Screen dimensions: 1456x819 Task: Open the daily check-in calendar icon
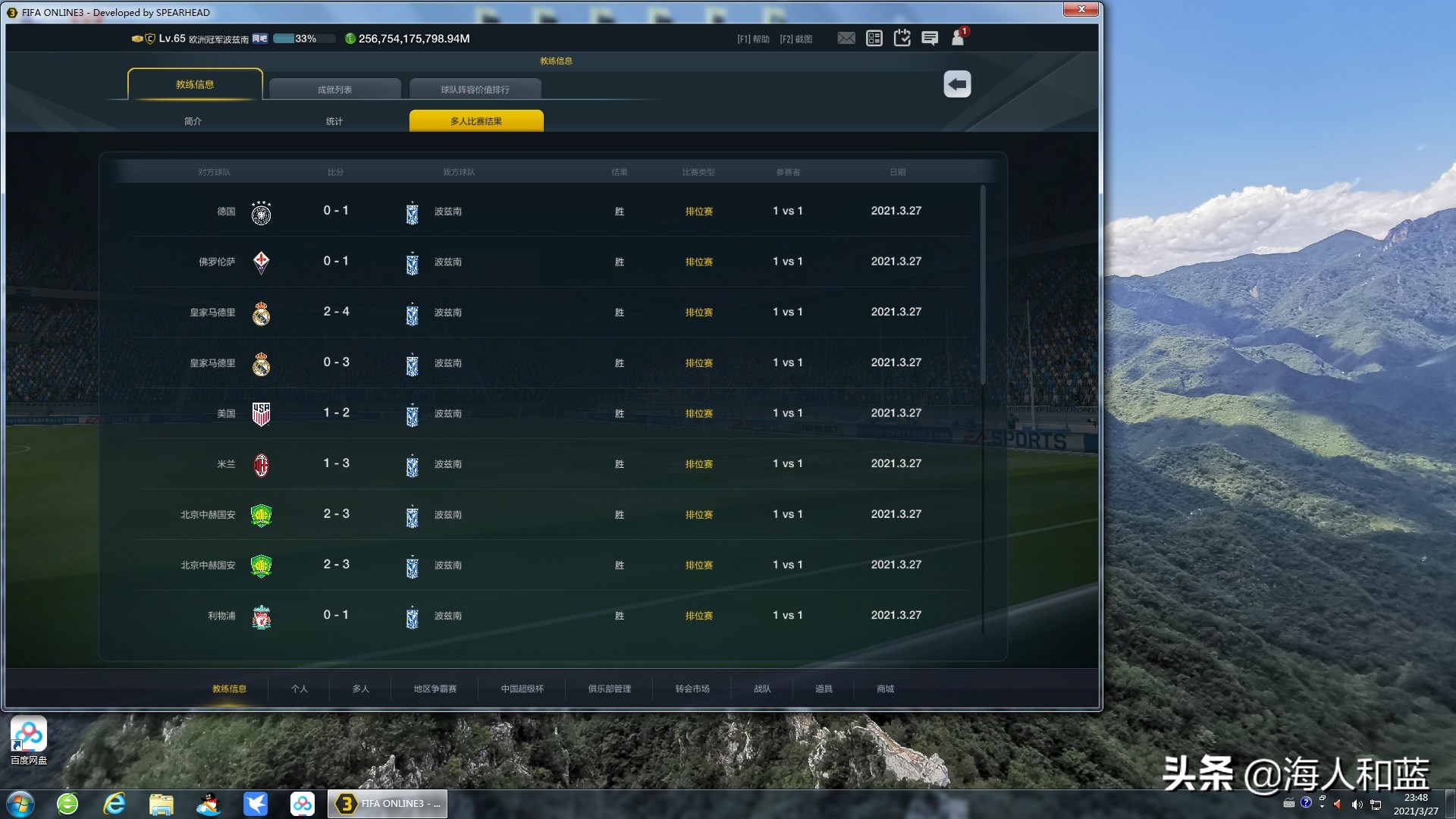[902, 38]
